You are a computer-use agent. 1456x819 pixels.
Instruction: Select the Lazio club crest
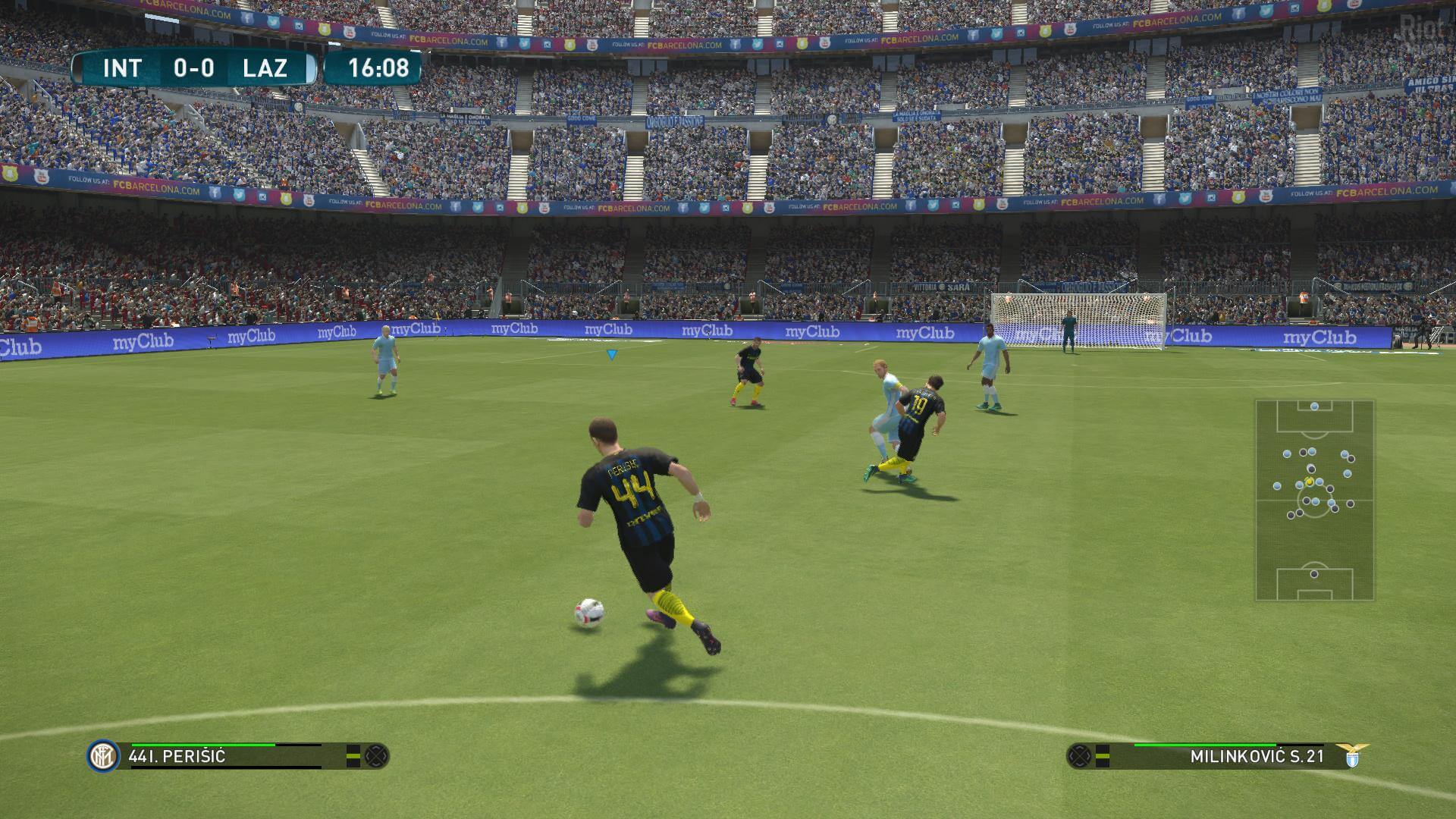[x=1352, y=756]
